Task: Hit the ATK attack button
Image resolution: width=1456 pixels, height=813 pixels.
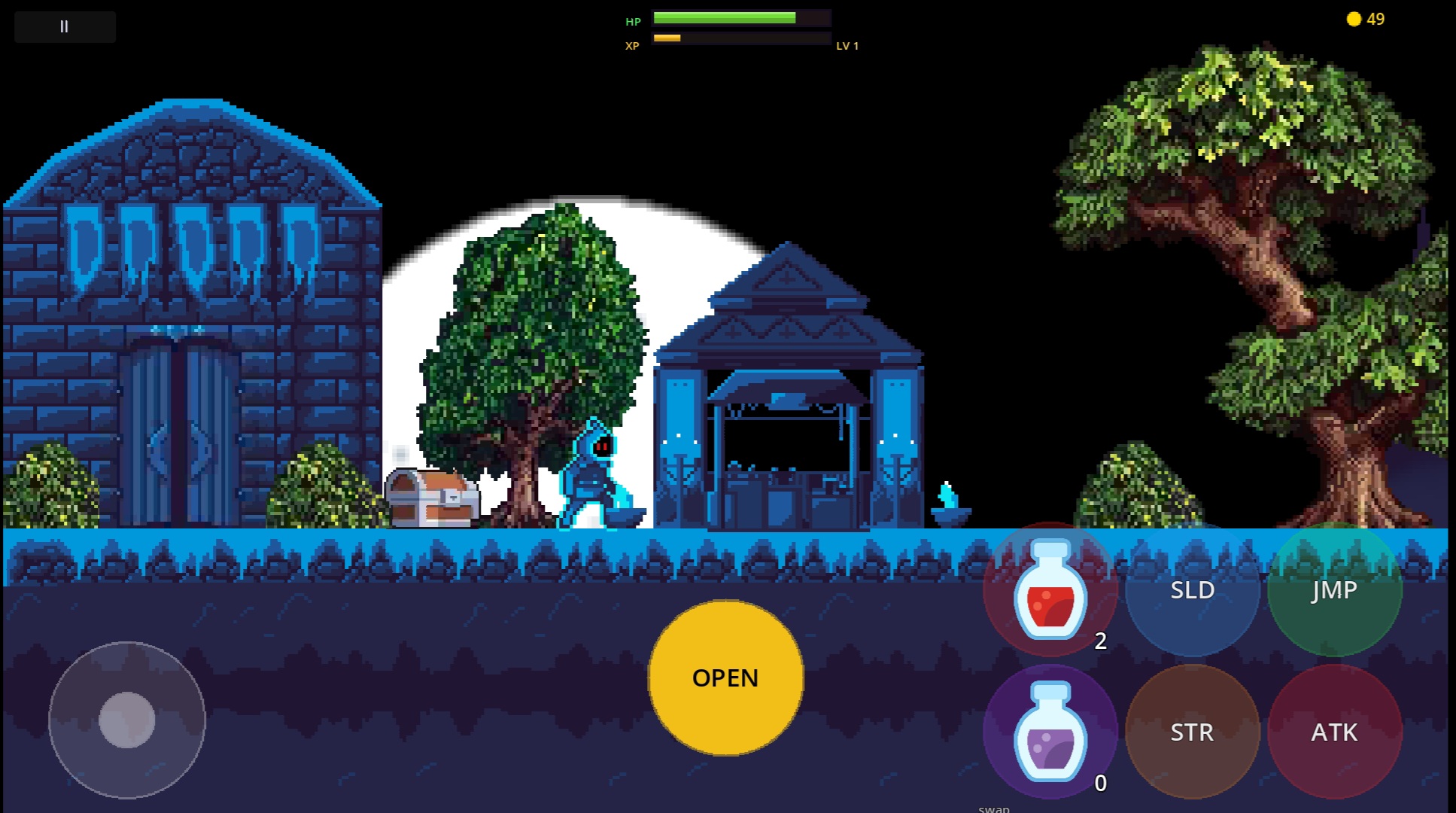Action: (x=1334, y=732)
